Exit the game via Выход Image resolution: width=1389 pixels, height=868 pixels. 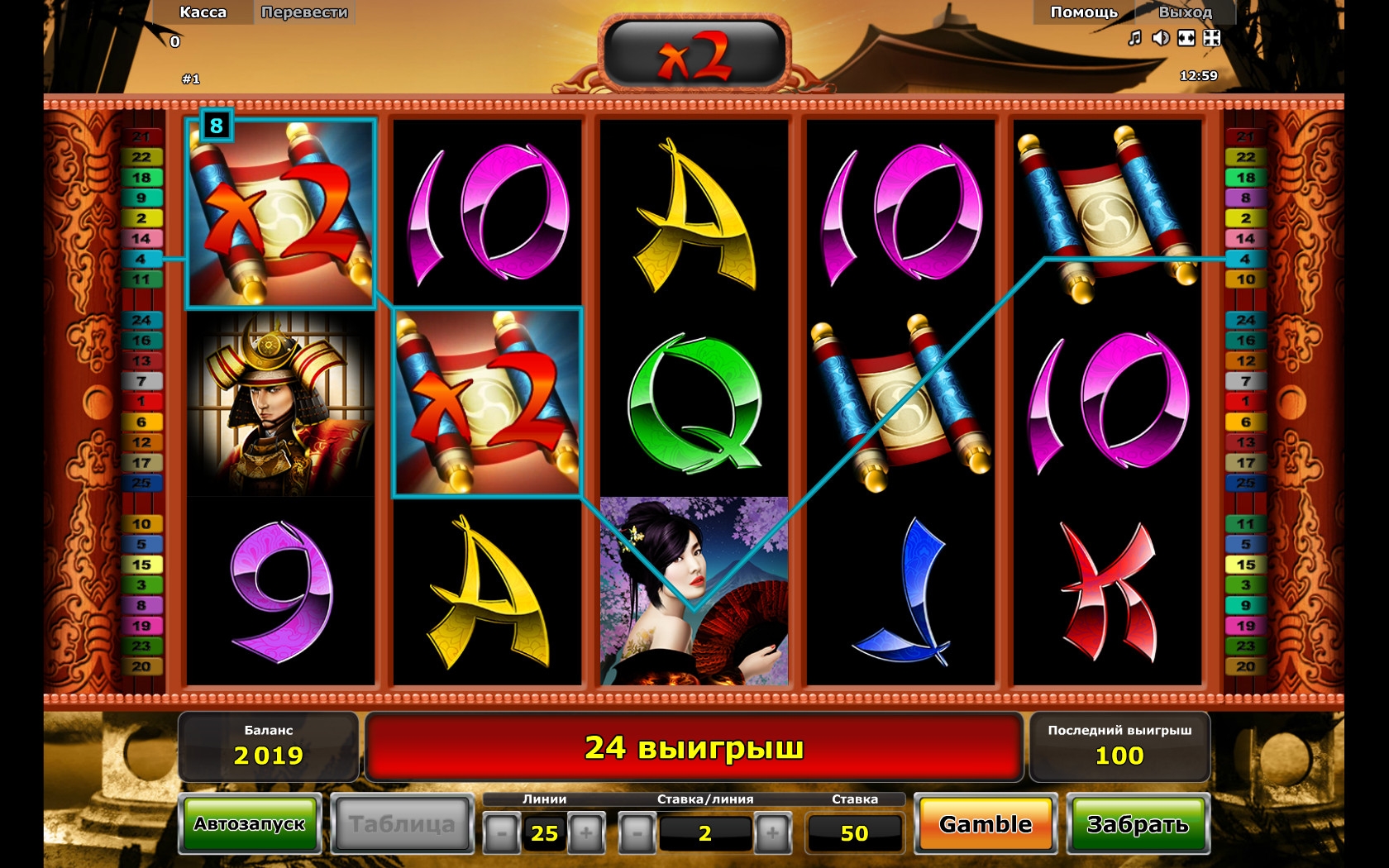1185,12
